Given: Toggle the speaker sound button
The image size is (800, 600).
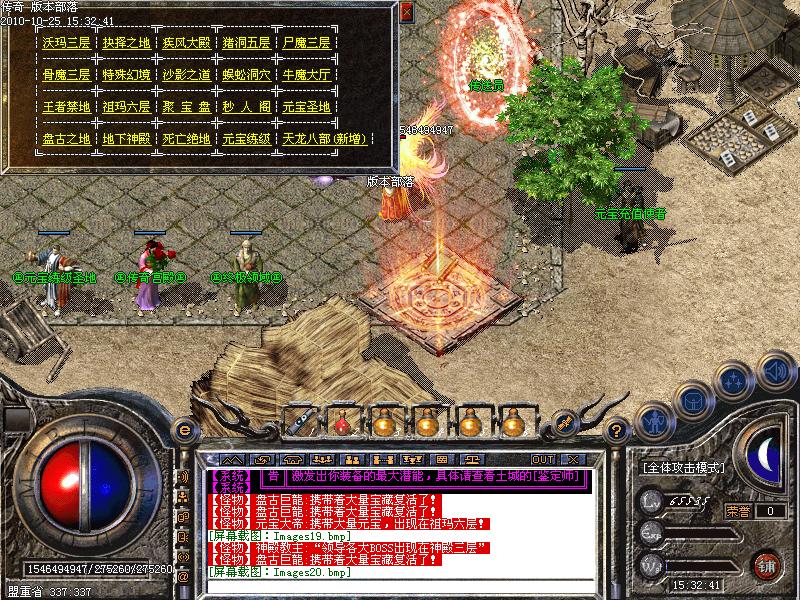Looking at the screenshot, I should (774, 373).
